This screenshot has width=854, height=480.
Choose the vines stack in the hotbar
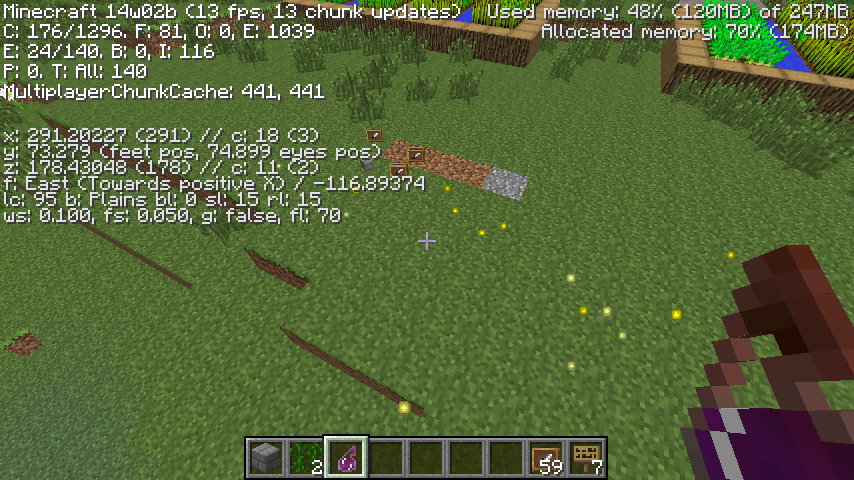(x=306, y=458)
